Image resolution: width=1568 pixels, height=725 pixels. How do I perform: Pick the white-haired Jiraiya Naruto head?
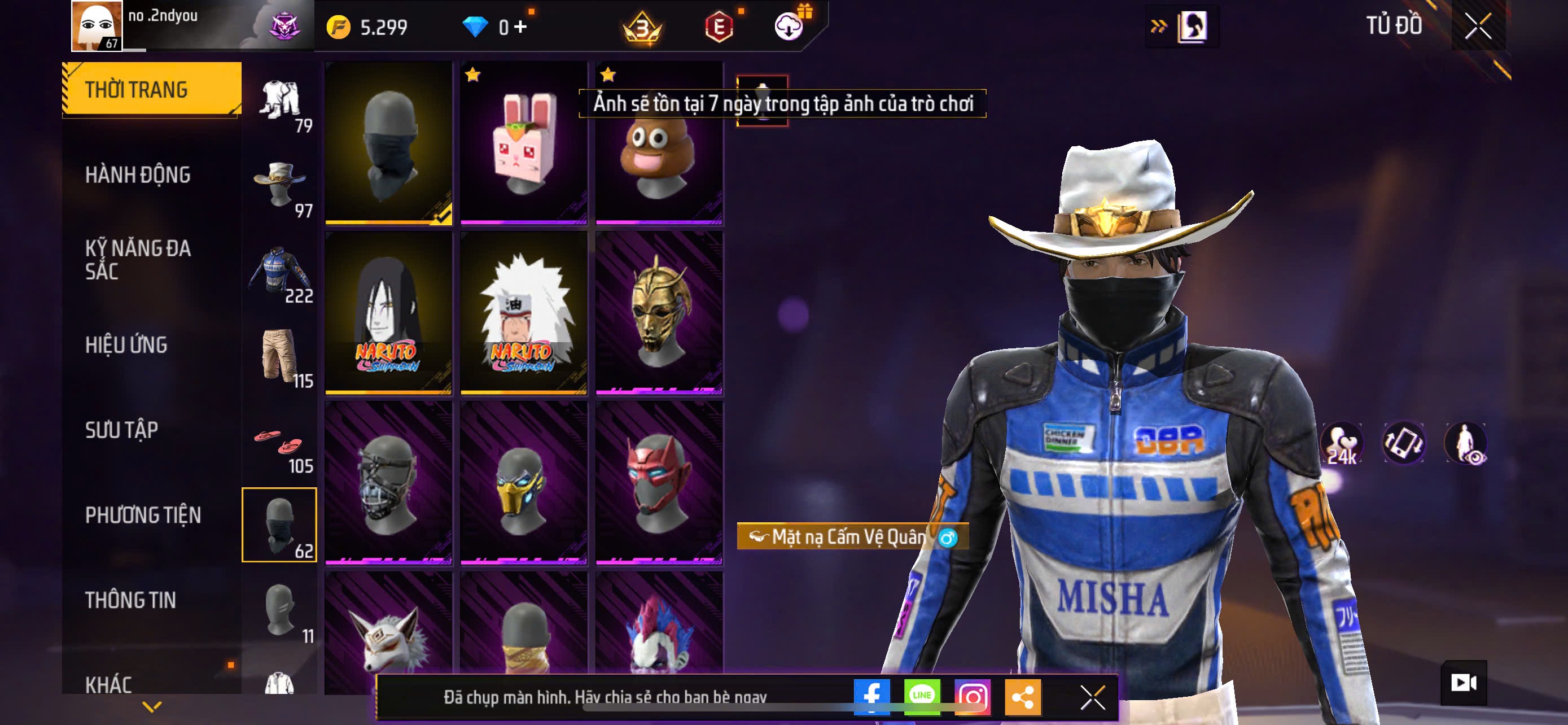coord(523,313)
